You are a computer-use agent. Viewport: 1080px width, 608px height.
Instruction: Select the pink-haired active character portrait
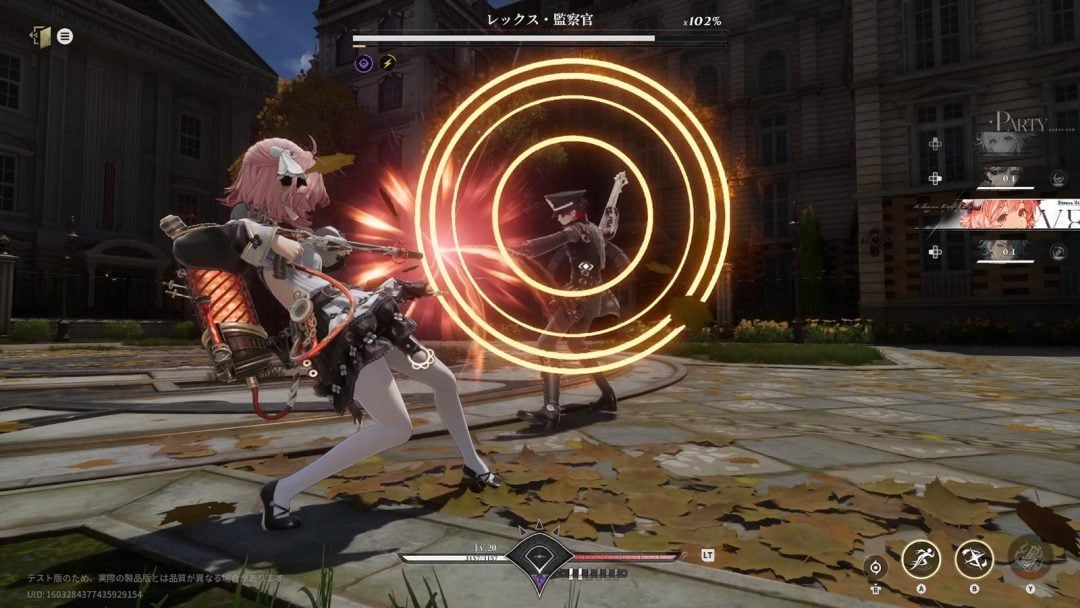pos(1003,215)
